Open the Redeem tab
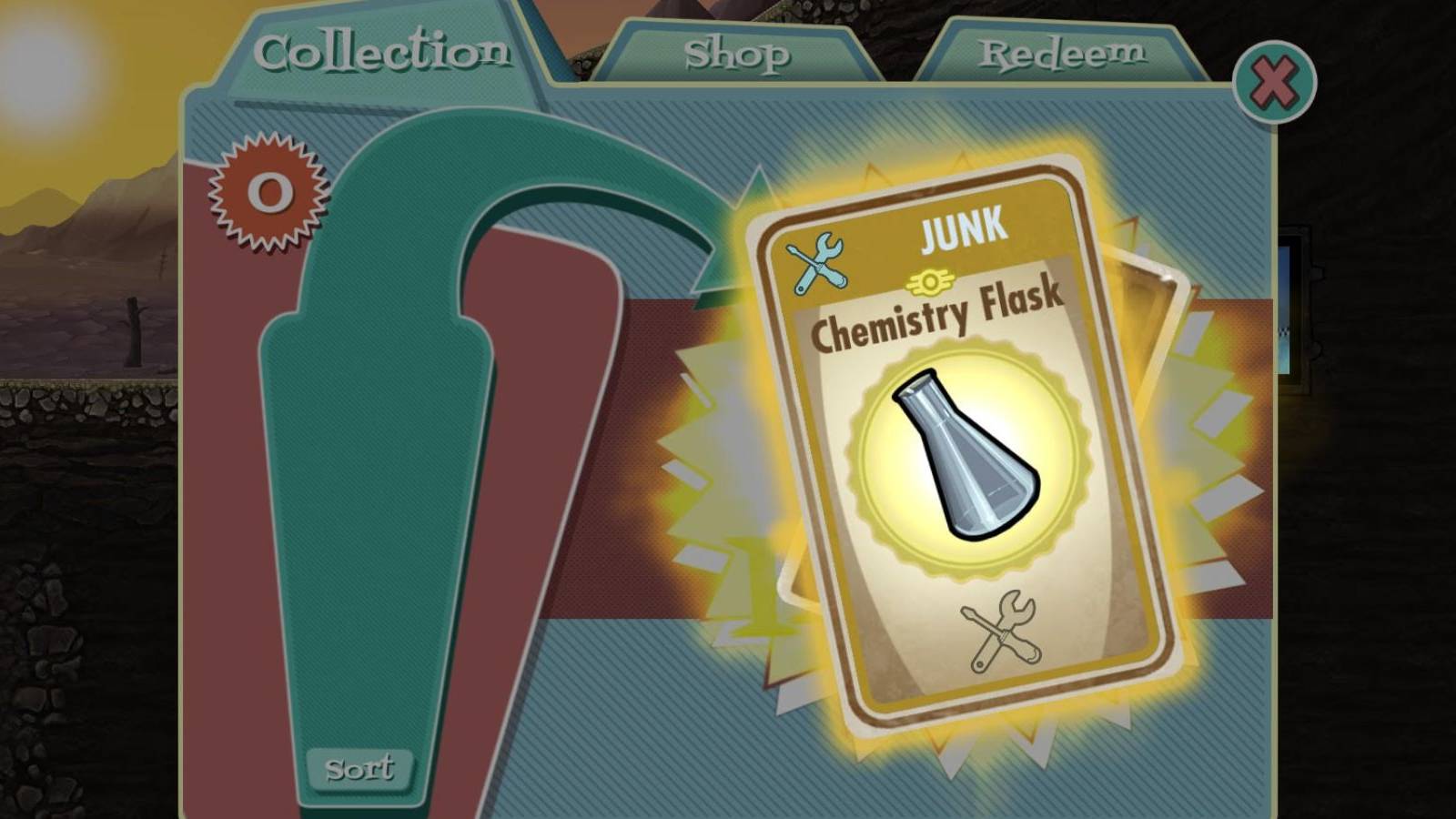This screenshot has height=819, width=1456. [x=1060, y=52]
